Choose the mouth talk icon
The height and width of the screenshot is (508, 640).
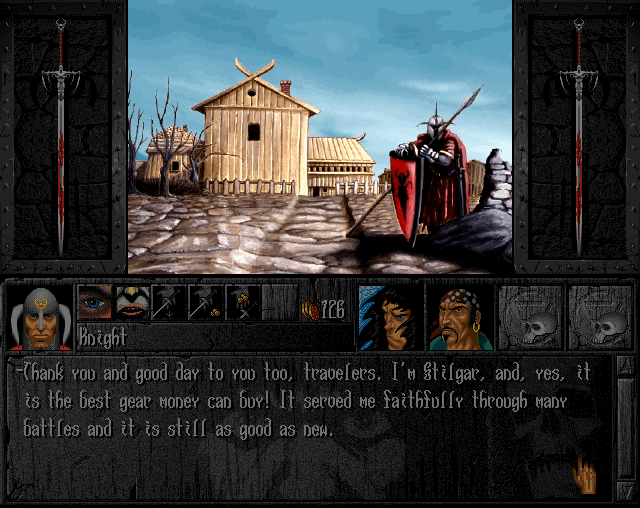click(x=132, y=302)
